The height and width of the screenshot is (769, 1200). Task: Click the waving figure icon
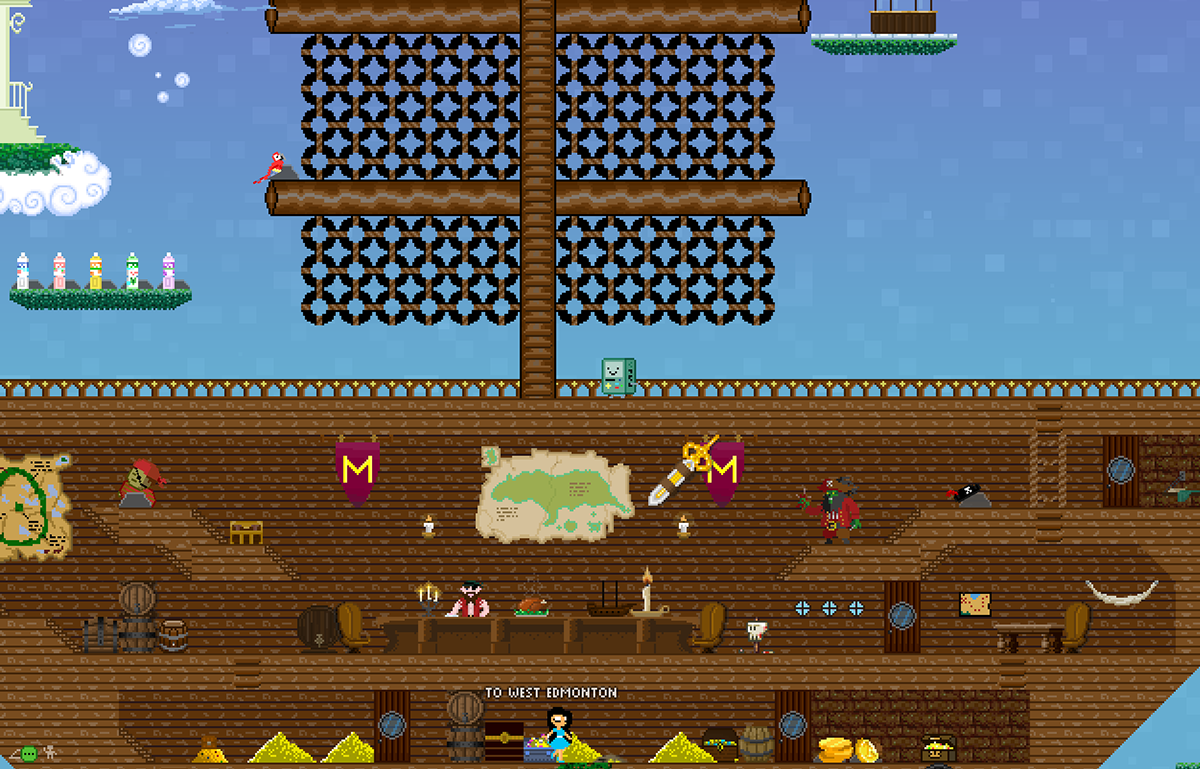[50, 752]
